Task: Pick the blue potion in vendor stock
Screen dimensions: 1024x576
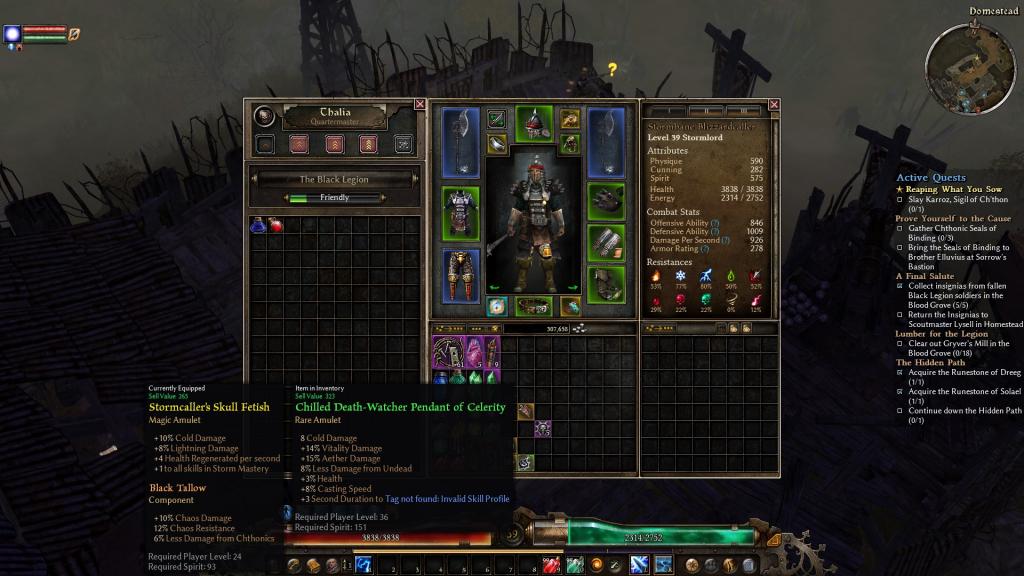Action: point(258,225)
